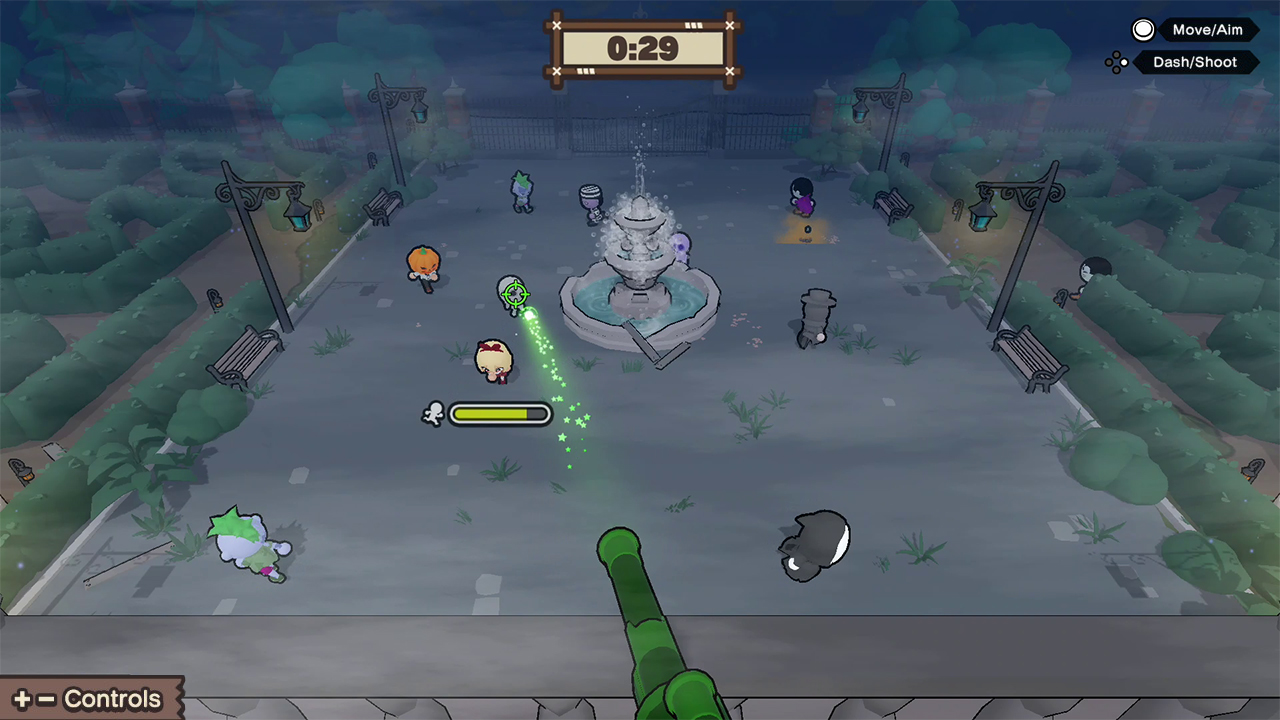Screen dimensions: 1280x720
Task: Click the analog stick icon beside Move/Aim
Action: [1142, 29]
